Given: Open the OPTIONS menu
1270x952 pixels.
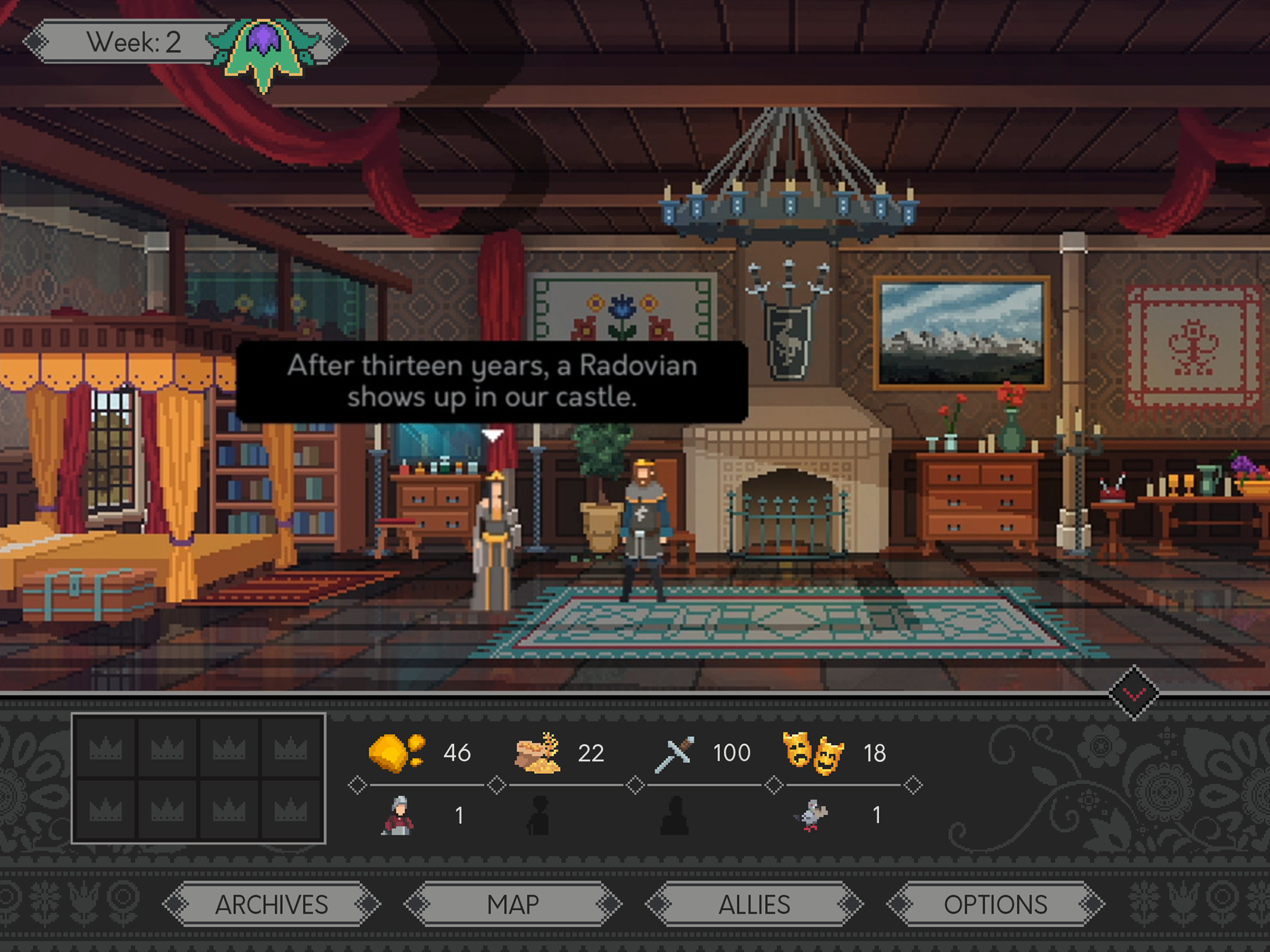Looking at the screenshot, I should pos(996,905).
